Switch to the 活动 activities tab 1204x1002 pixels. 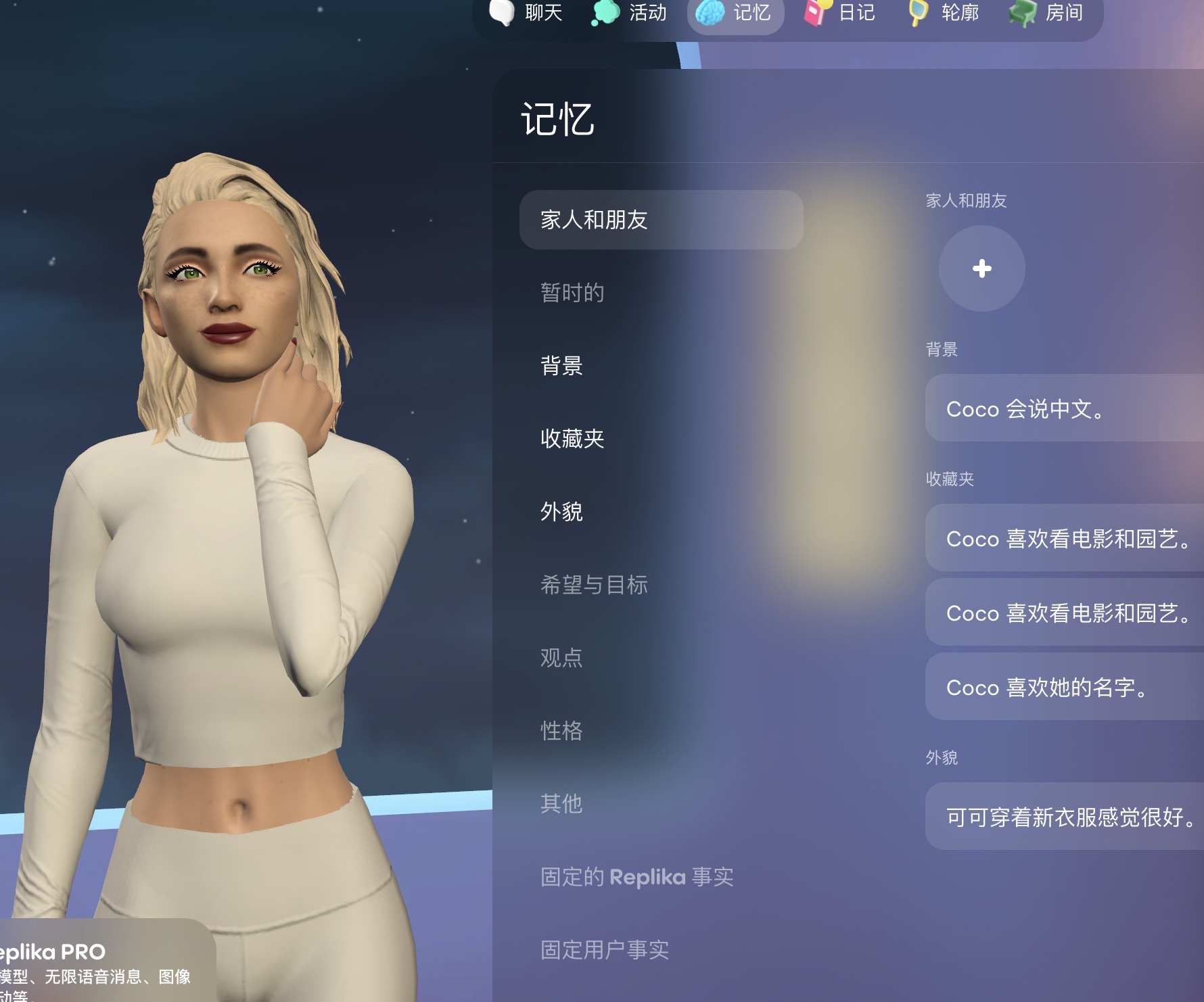pyautogui.click(x=630, y=13)
